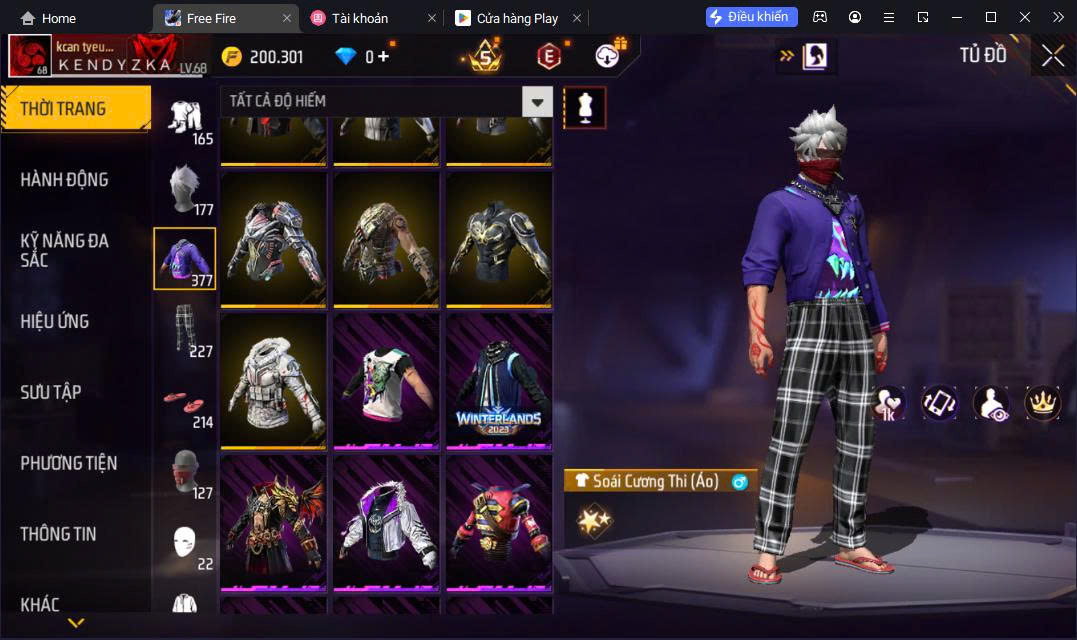Go to the Sưu Tập section
The image size is (1077, 640).
[50, 392]
